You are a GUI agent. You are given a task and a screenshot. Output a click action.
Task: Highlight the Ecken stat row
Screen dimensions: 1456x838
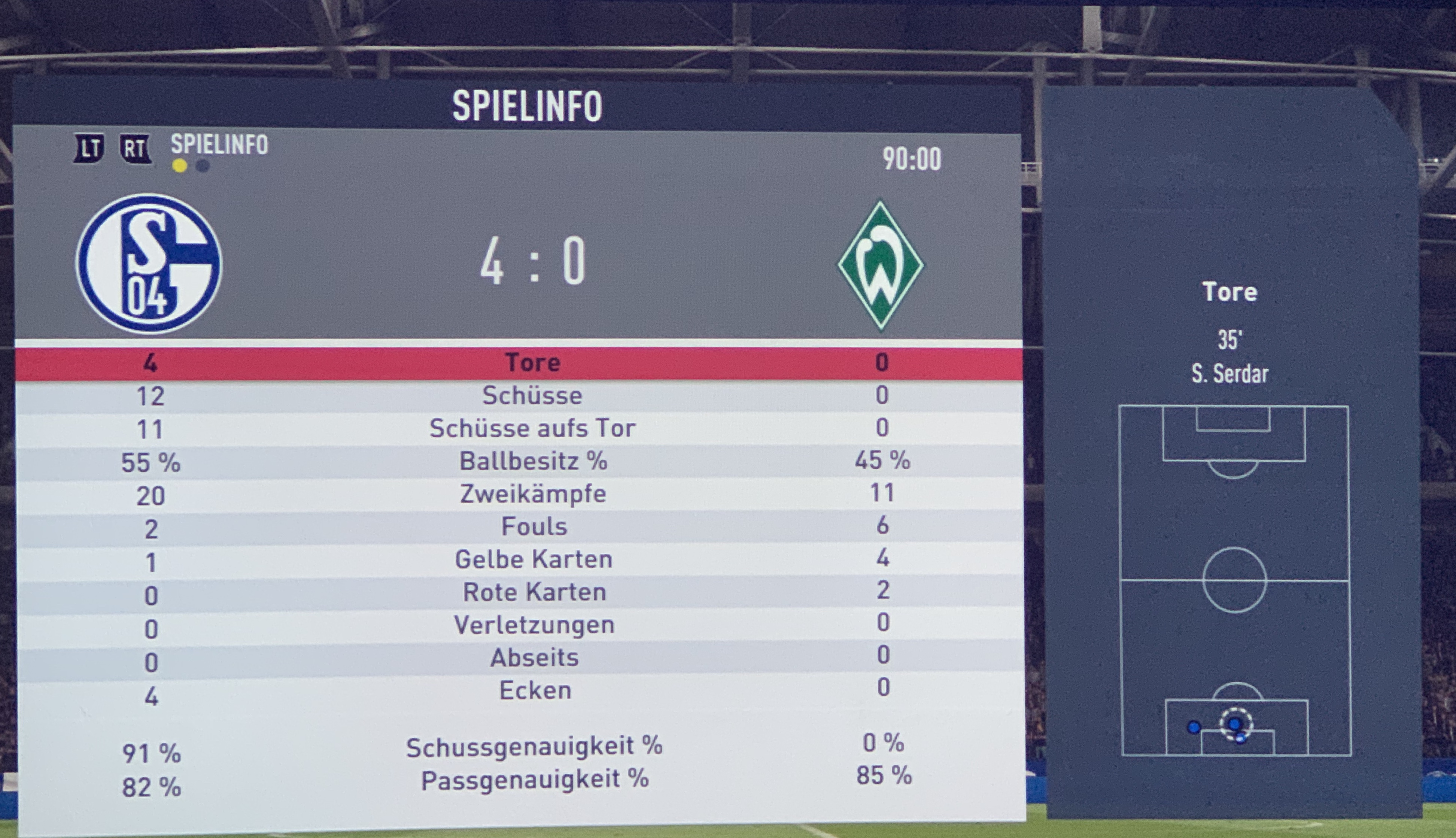point(535,691)
